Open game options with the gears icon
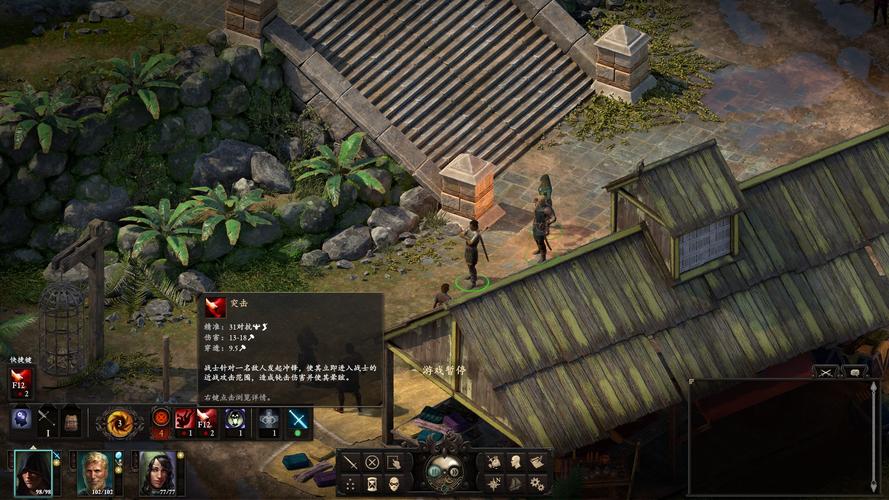Image resolution: width=889 pixels, height=500 pixels. [x=538, y=483]
